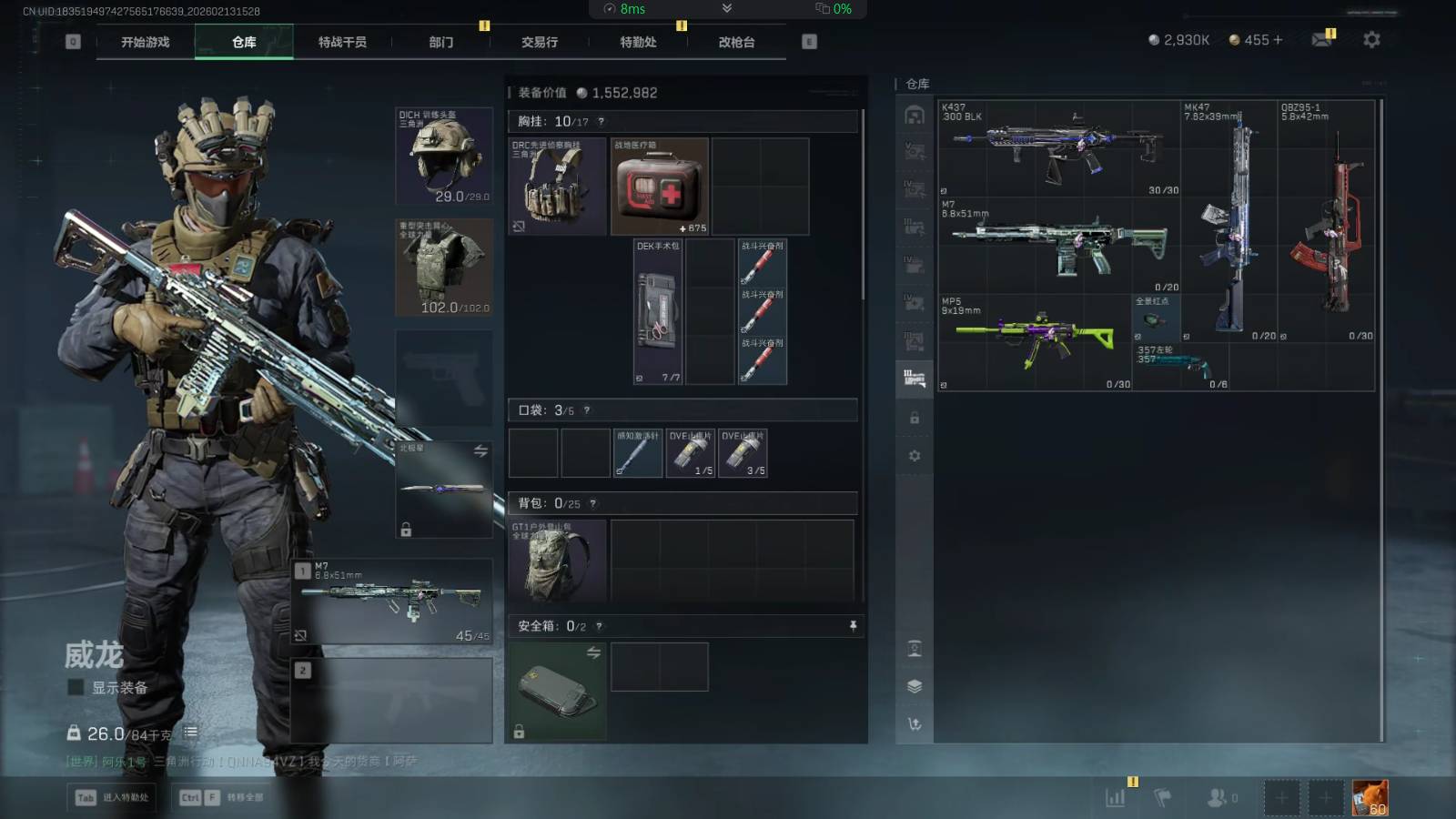The height and width of the screenshot is (819, 1456).
Task: Open the settings gear icon
Action: point(1371,40)
